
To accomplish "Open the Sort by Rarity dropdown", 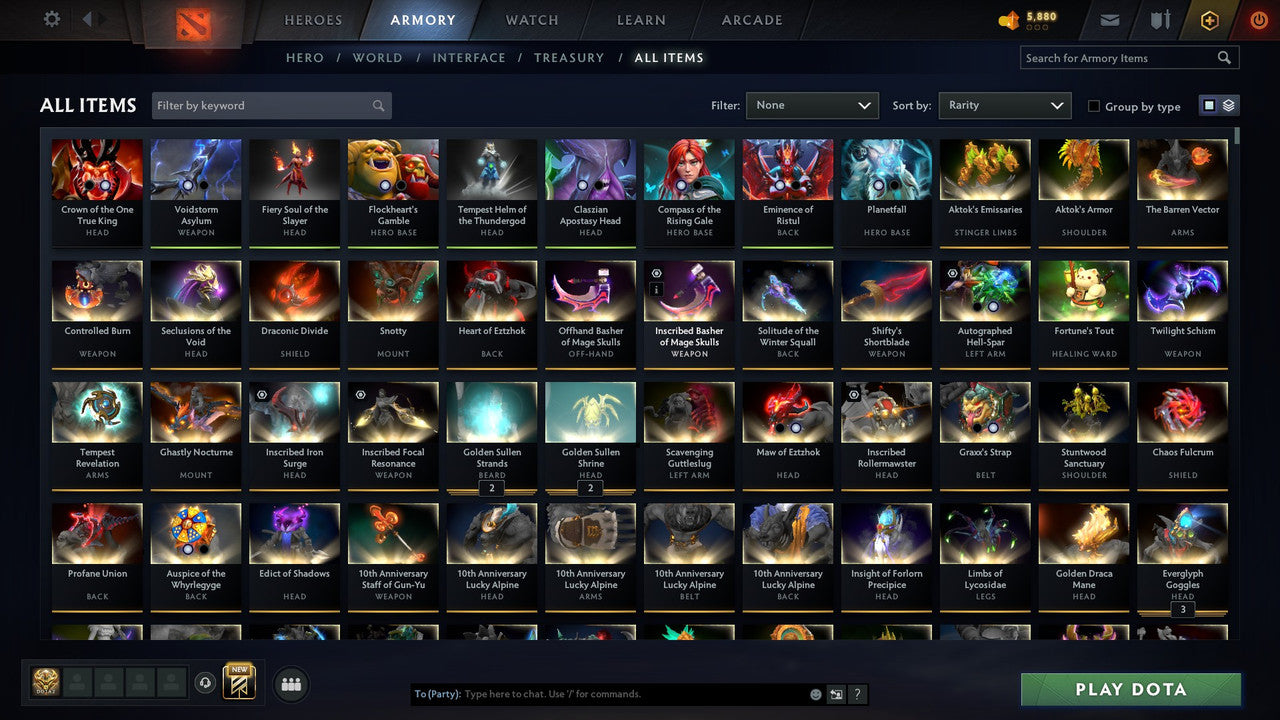I will click(1004, 105).
